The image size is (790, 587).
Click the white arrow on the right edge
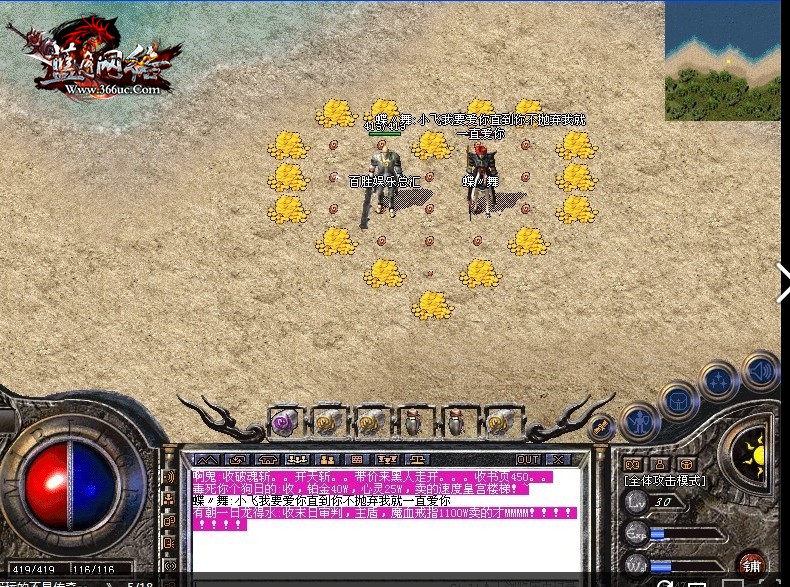(783, 281)
